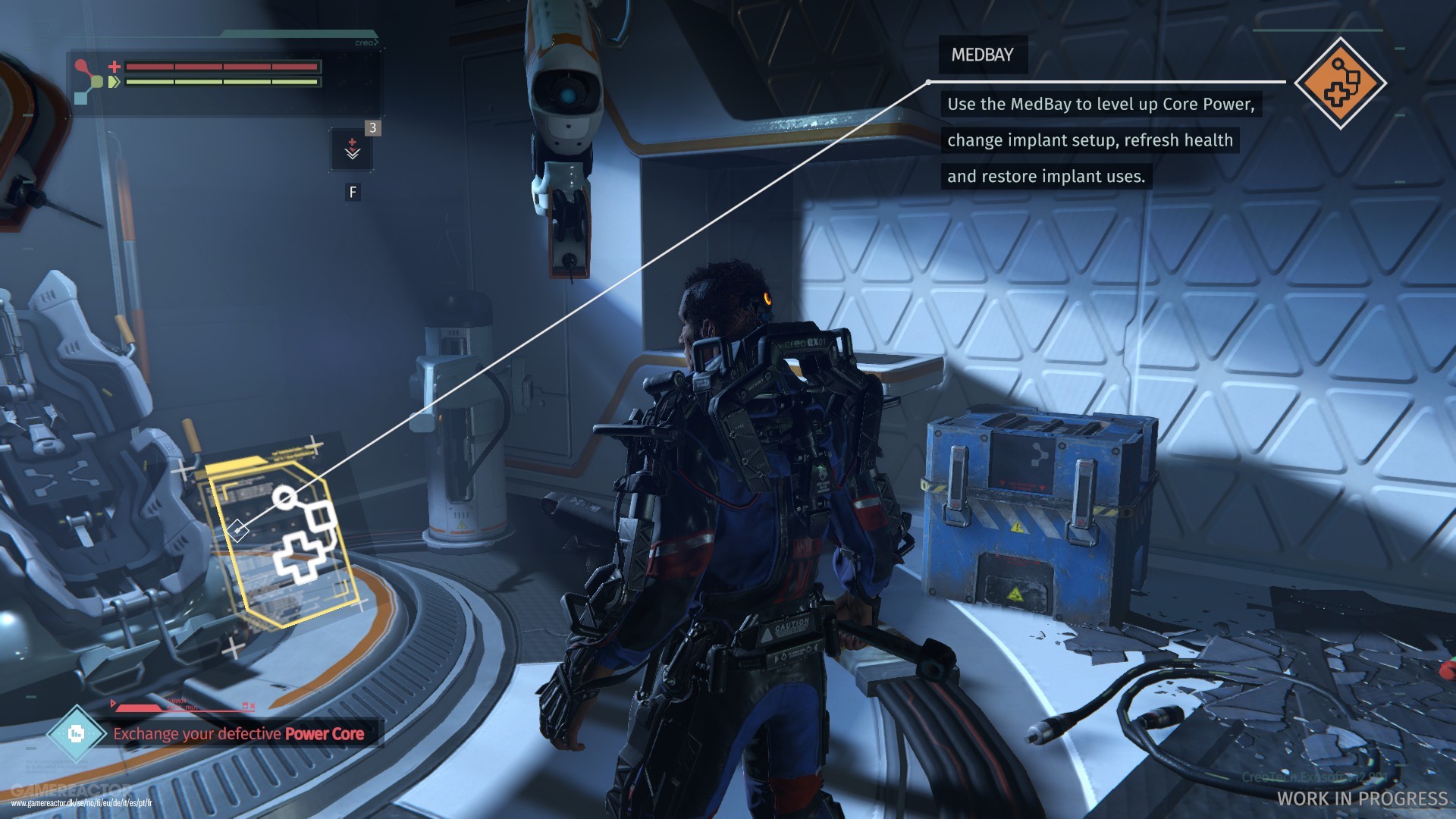Click the Exchange your defective Power Core prompt
The height and width of the screenshot is (819, 1456).
click(238, 734)
